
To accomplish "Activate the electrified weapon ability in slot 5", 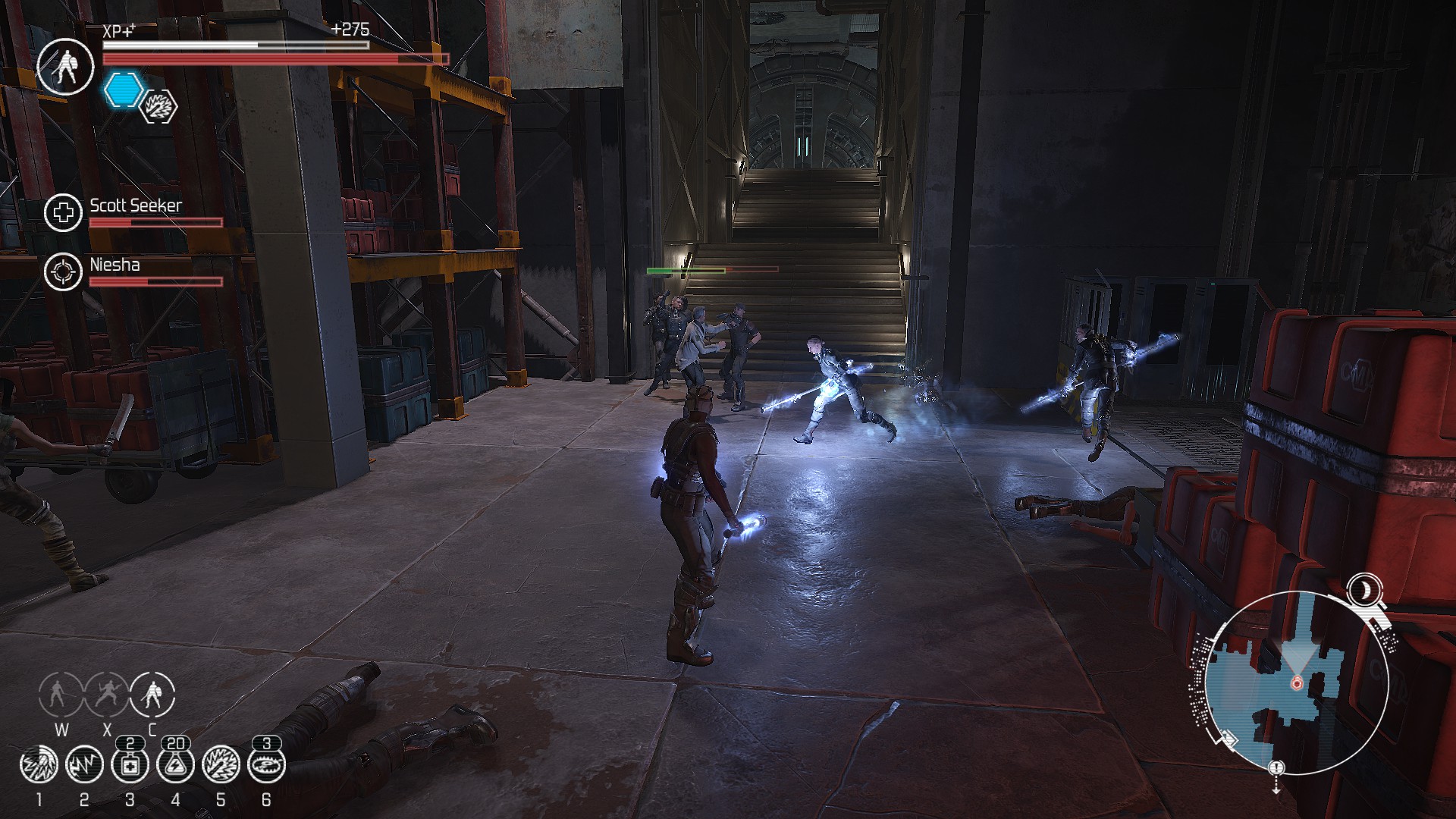I will tap(221, 766).
